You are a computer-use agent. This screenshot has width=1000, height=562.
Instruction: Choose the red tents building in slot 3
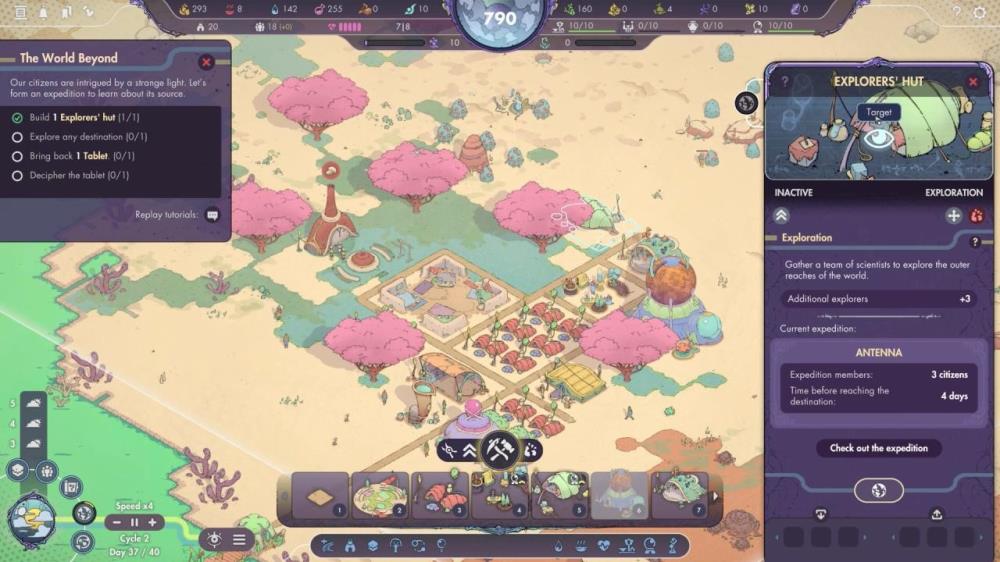tap(440, 496)
